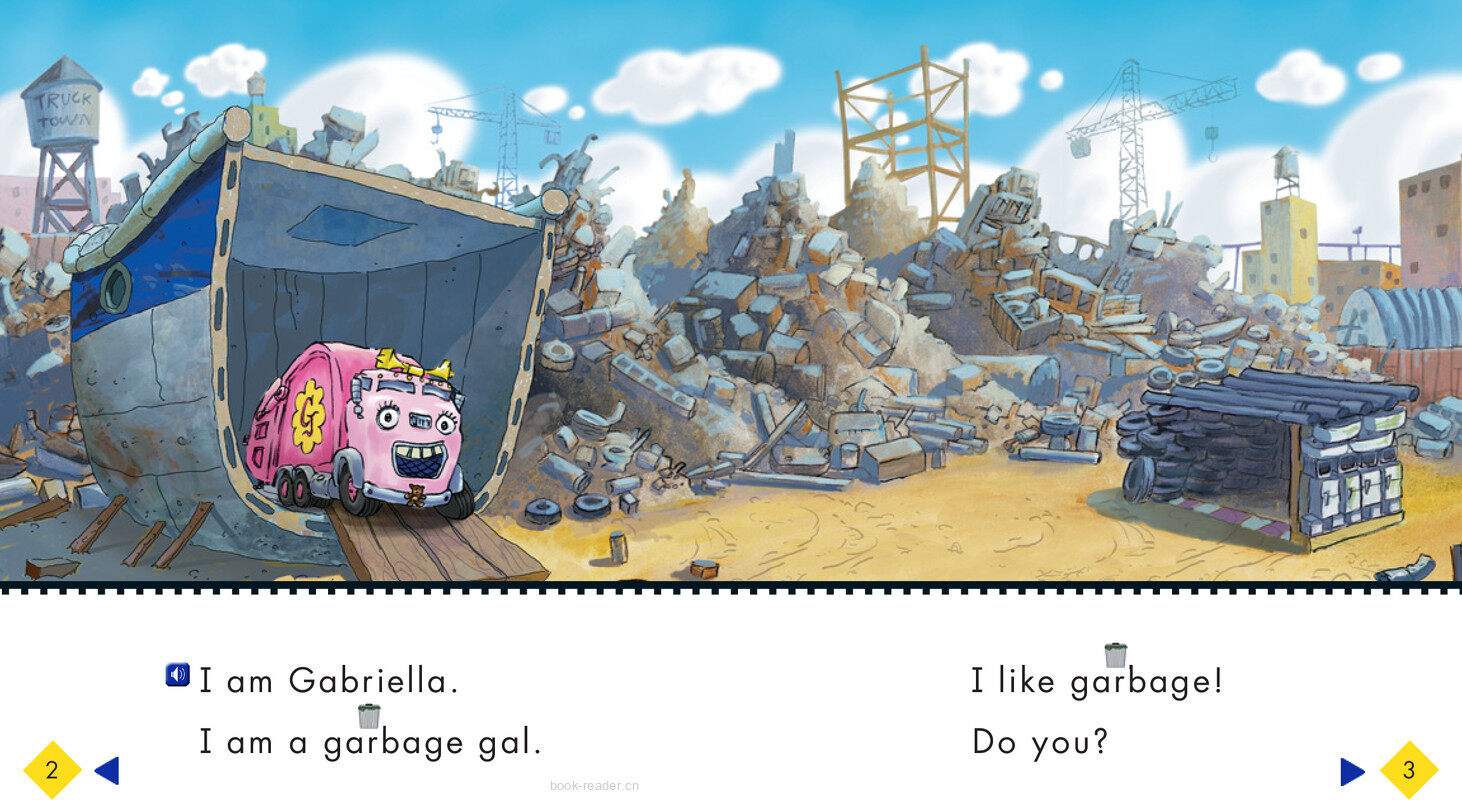
Task: Click the yellow diamond showing page 2
Action: (x=50, y=770)
